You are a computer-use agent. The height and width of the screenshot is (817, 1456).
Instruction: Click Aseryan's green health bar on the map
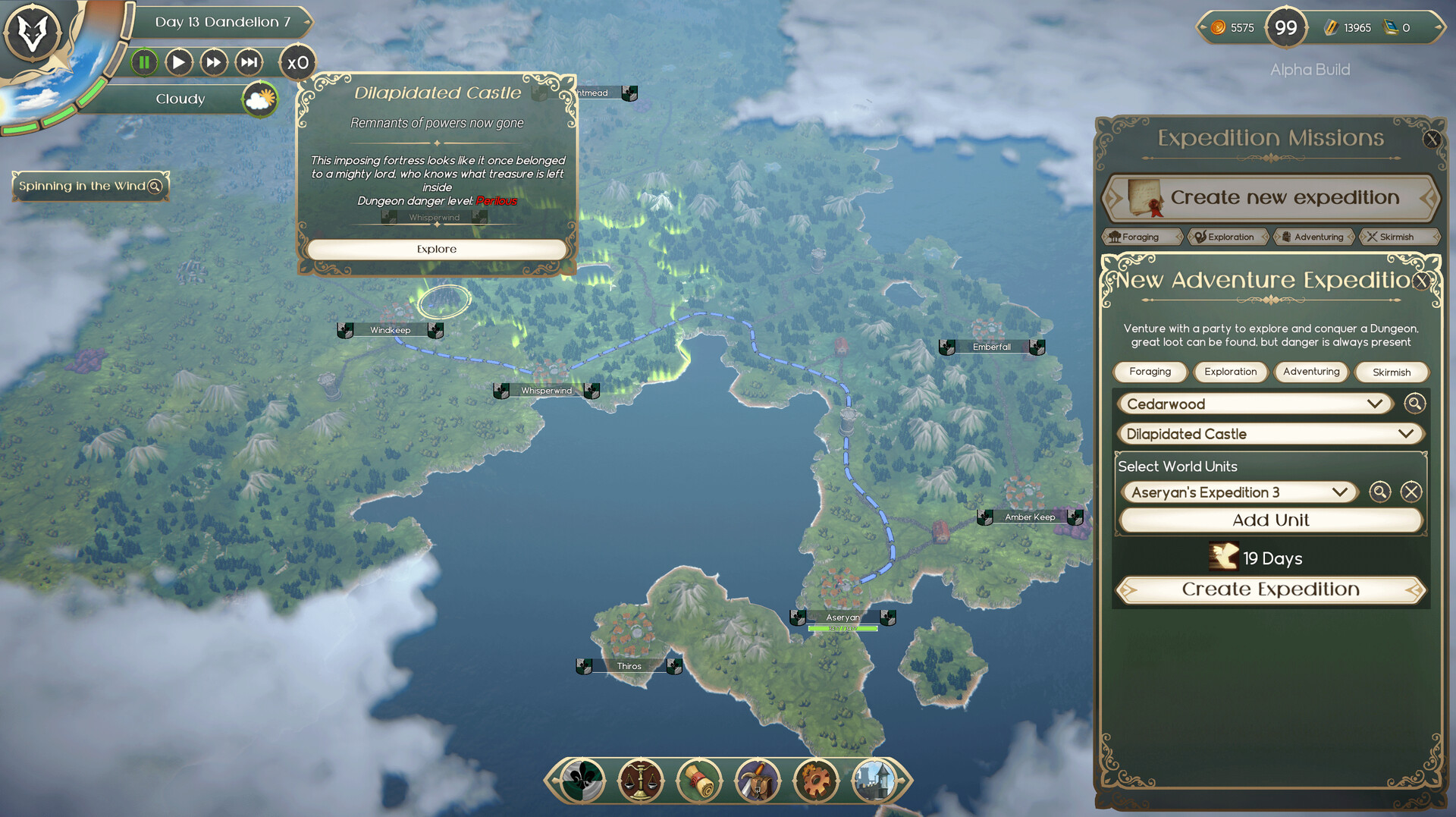[843, 628]
